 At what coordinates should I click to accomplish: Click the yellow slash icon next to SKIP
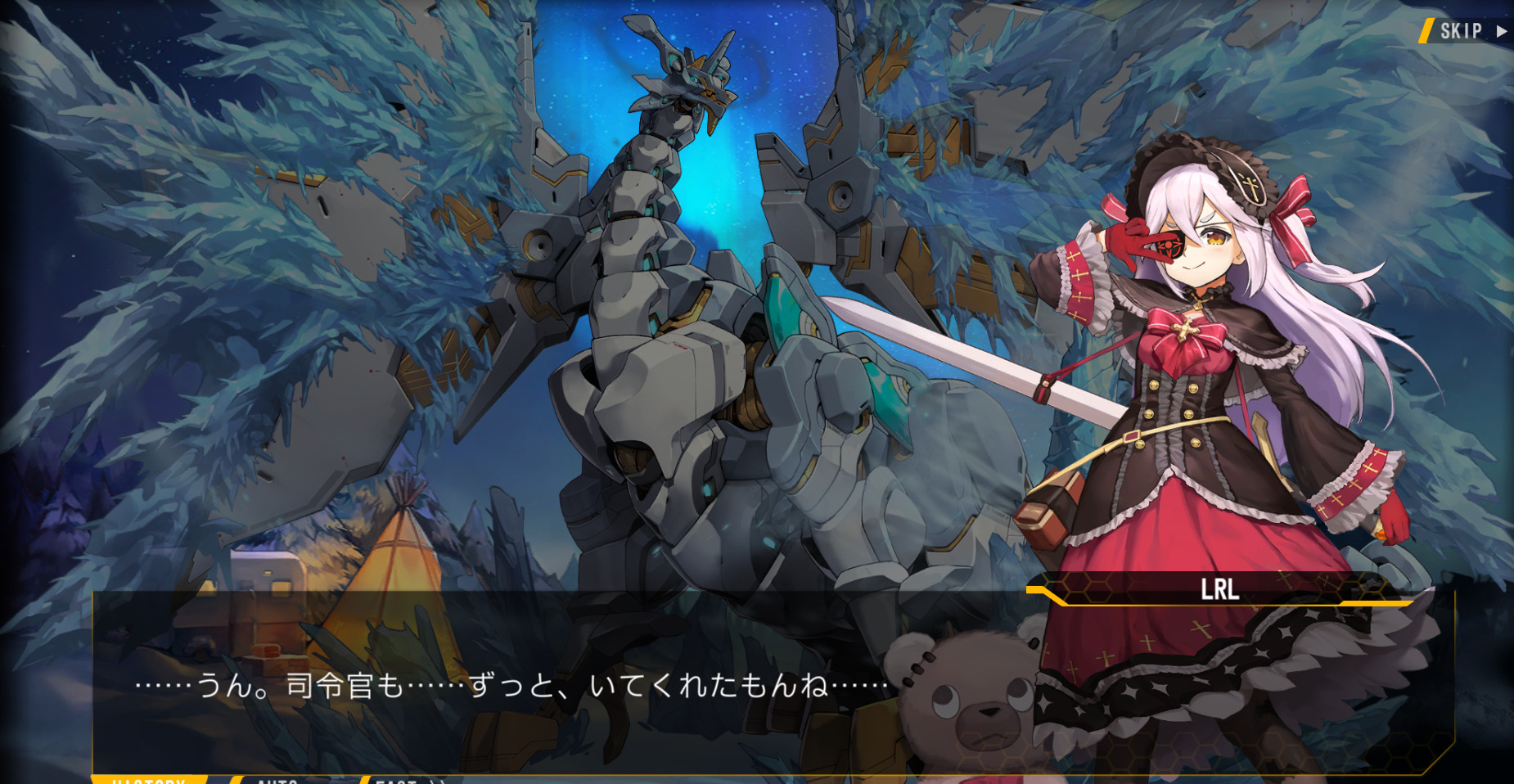click(1426, 31)
